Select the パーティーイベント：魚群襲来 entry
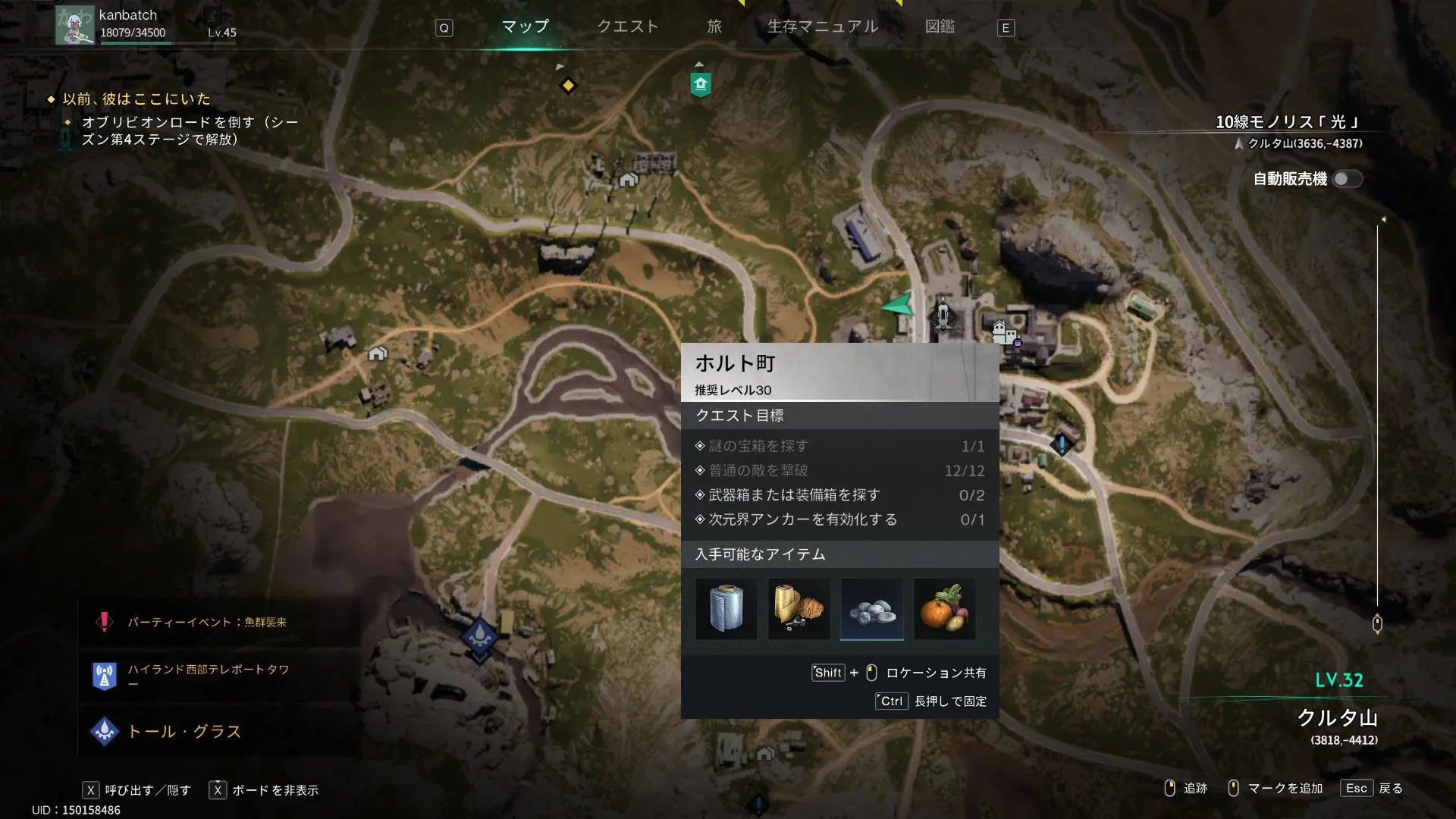Screen dimensions: 1456x819 (x=206, y=622)
